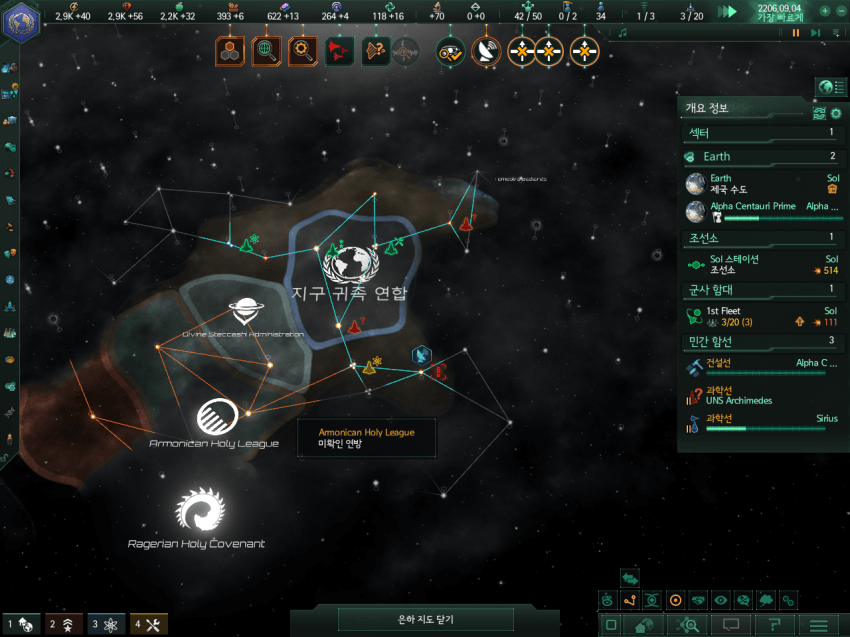This screenshot has width=850, height=637.
Task: Toggle the eye map mode filter
Action: [x=720, y=601]
